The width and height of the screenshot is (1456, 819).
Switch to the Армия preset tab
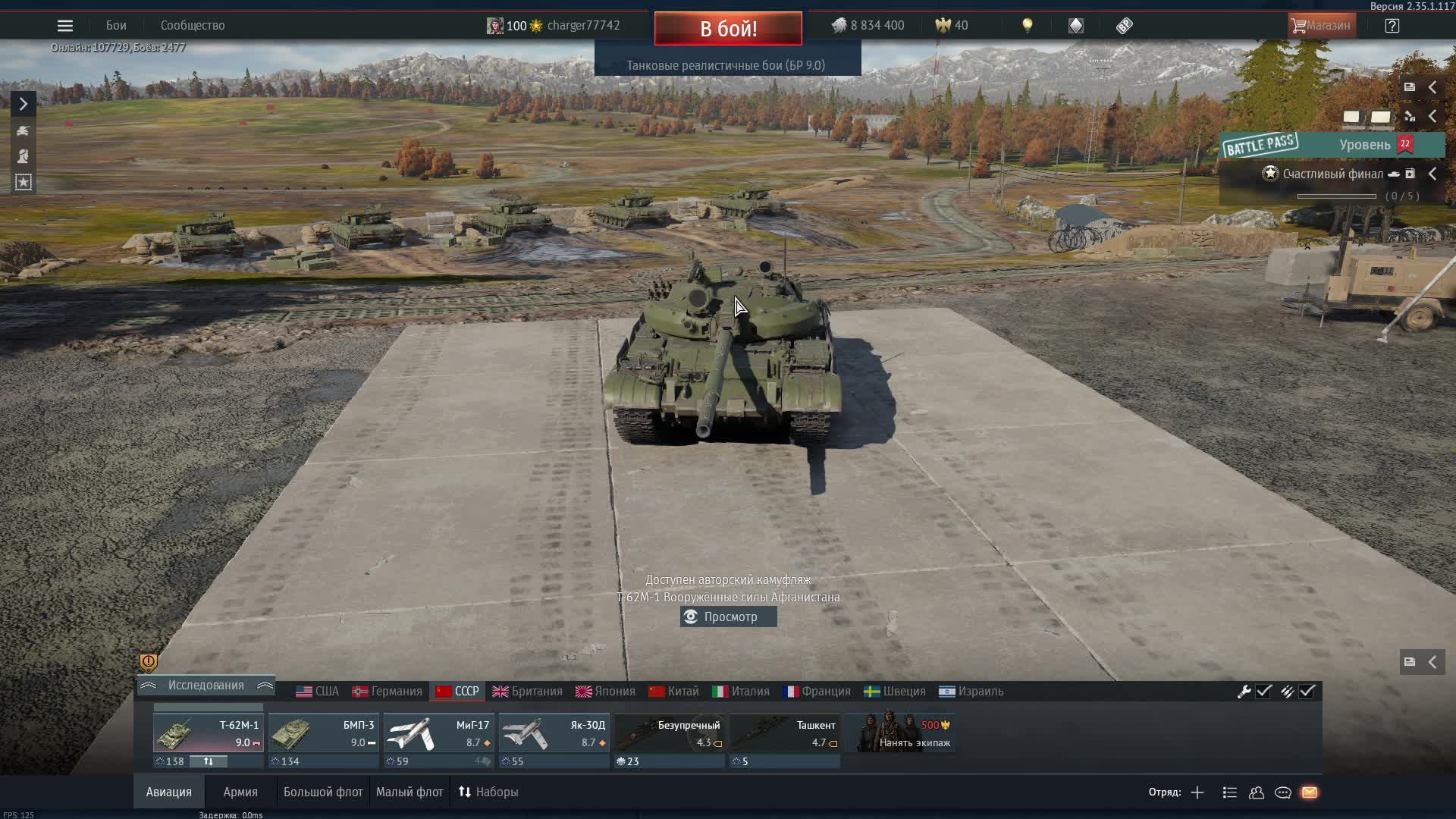(240, 792)
